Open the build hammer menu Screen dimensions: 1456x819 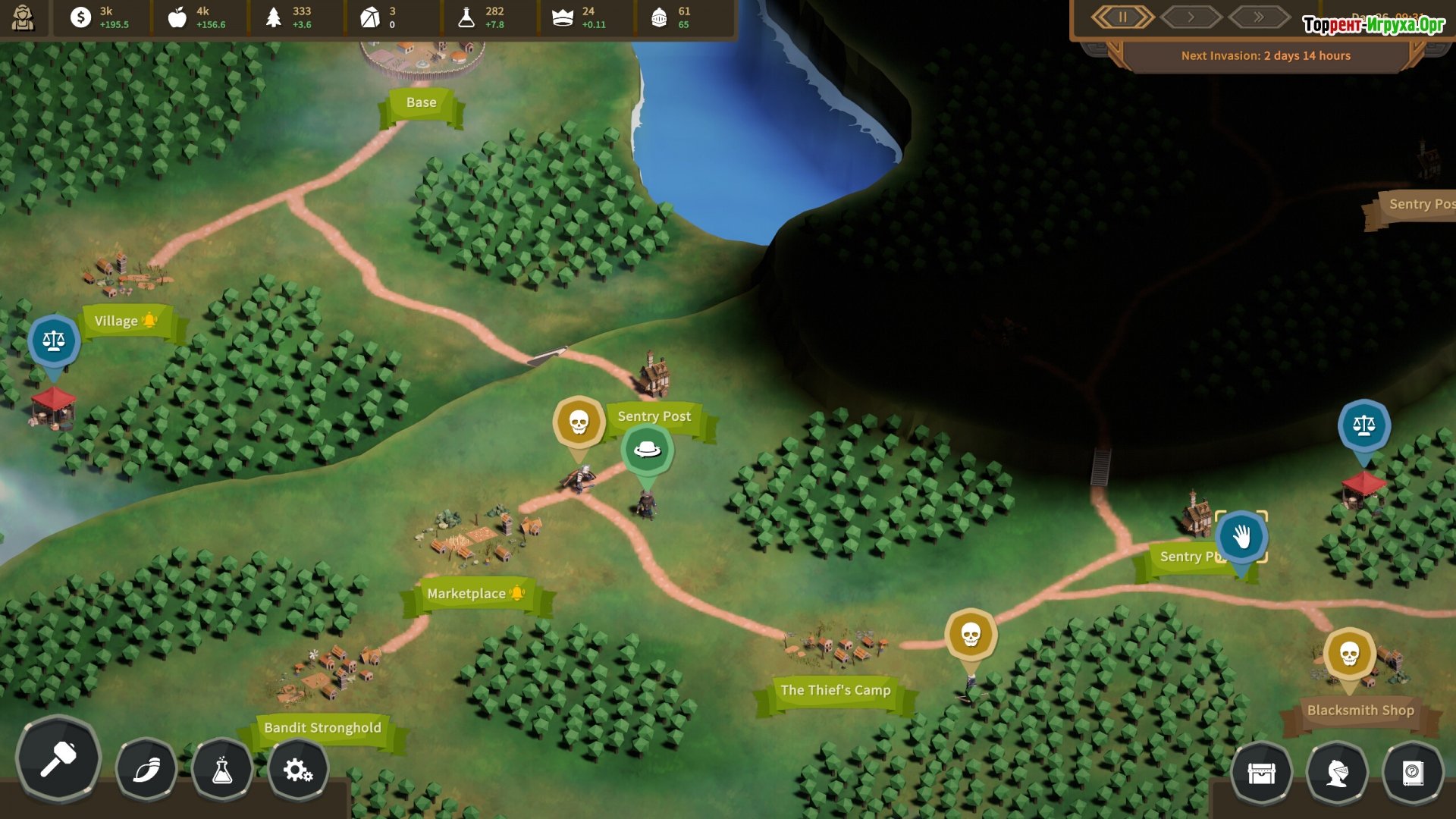[58, 758]
